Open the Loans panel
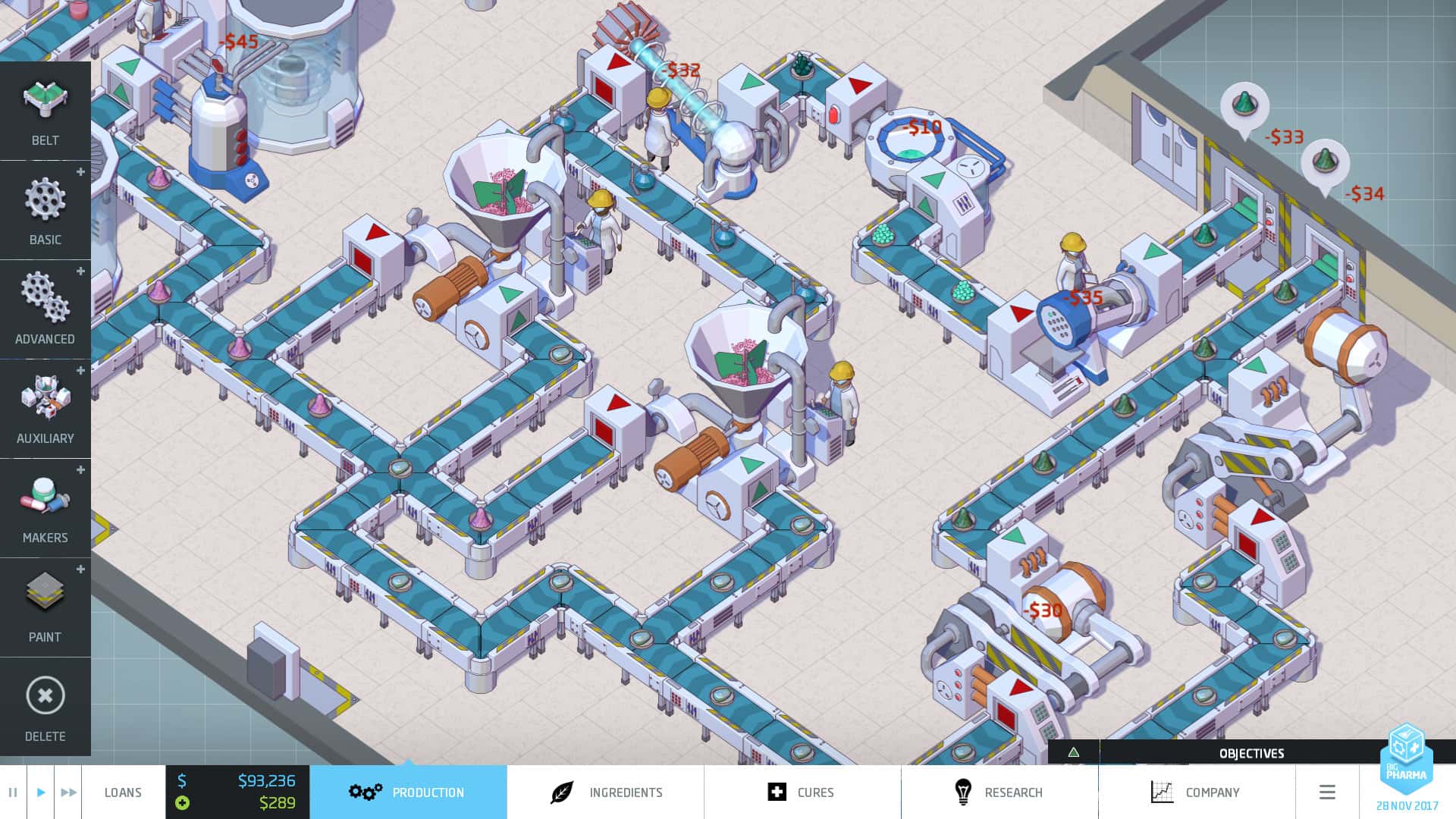 click(124, 792)
